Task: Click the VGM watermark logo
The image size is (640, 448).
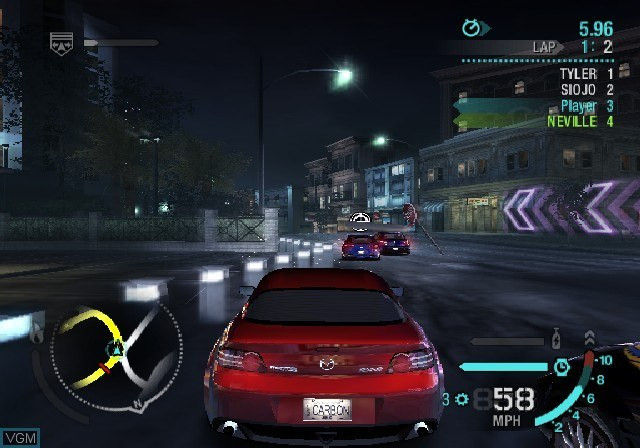Action: click(x=18, y=438)
